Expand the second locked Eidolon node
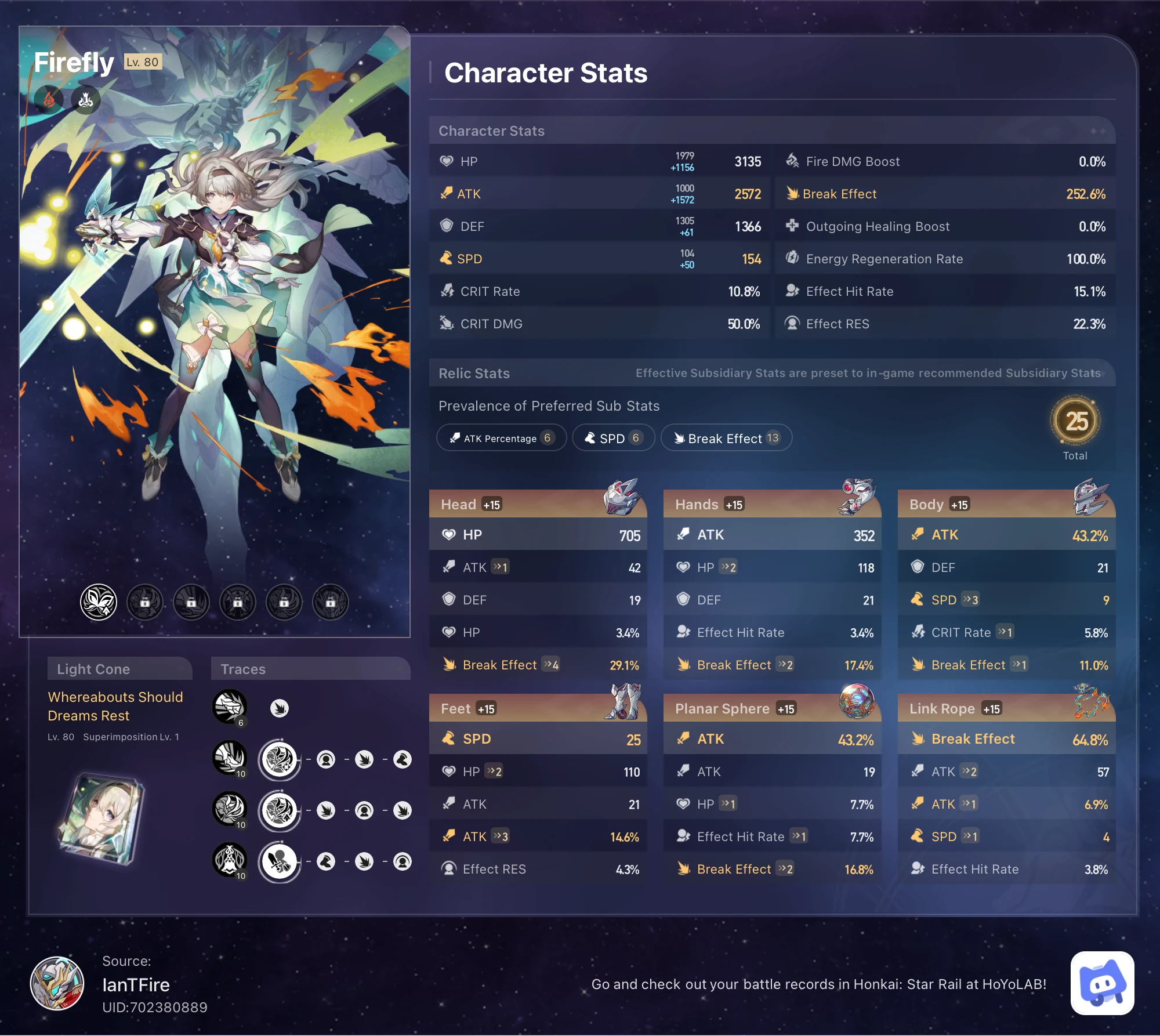Screen dimensions: 1160x1036 [191, 602]
